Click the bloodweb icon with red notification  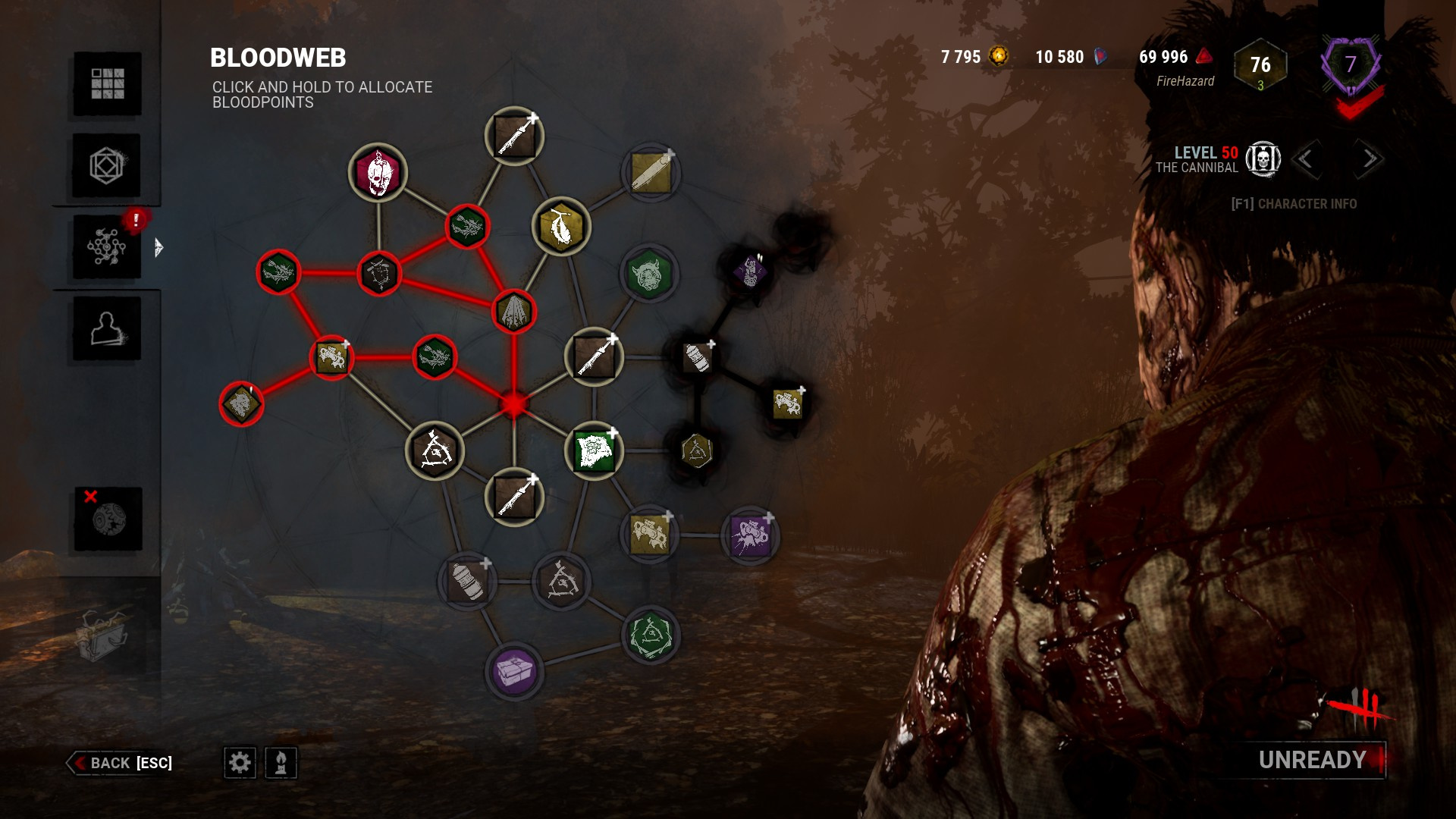(x=106, y=246)
